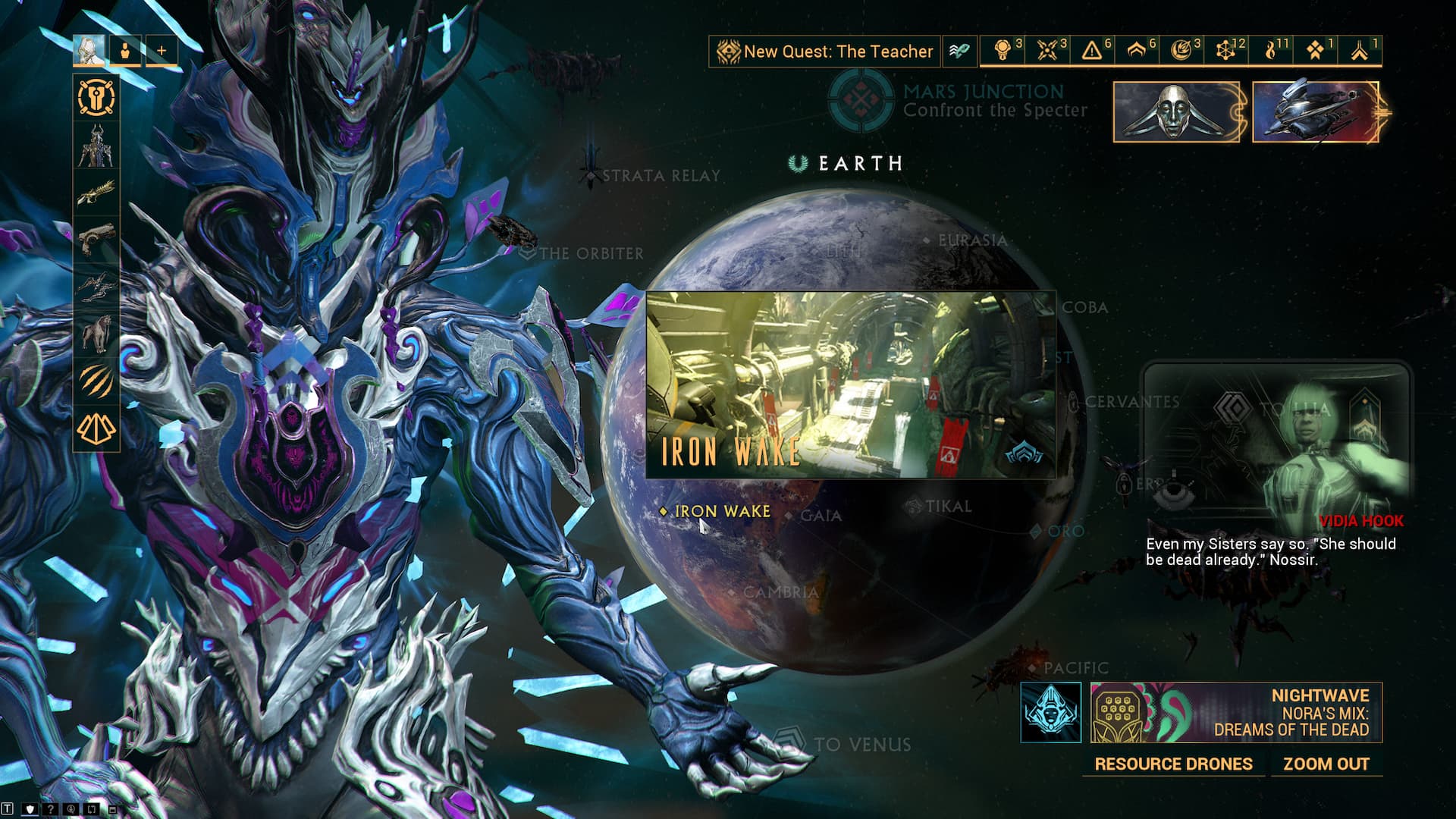Zoom out of the Earth star chart

1326,764
